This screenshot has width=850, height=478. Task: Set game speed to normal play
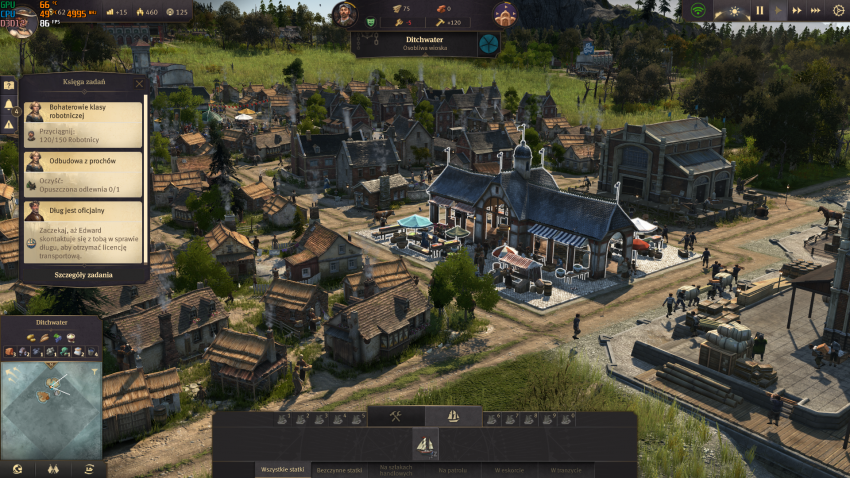(778, 11)
